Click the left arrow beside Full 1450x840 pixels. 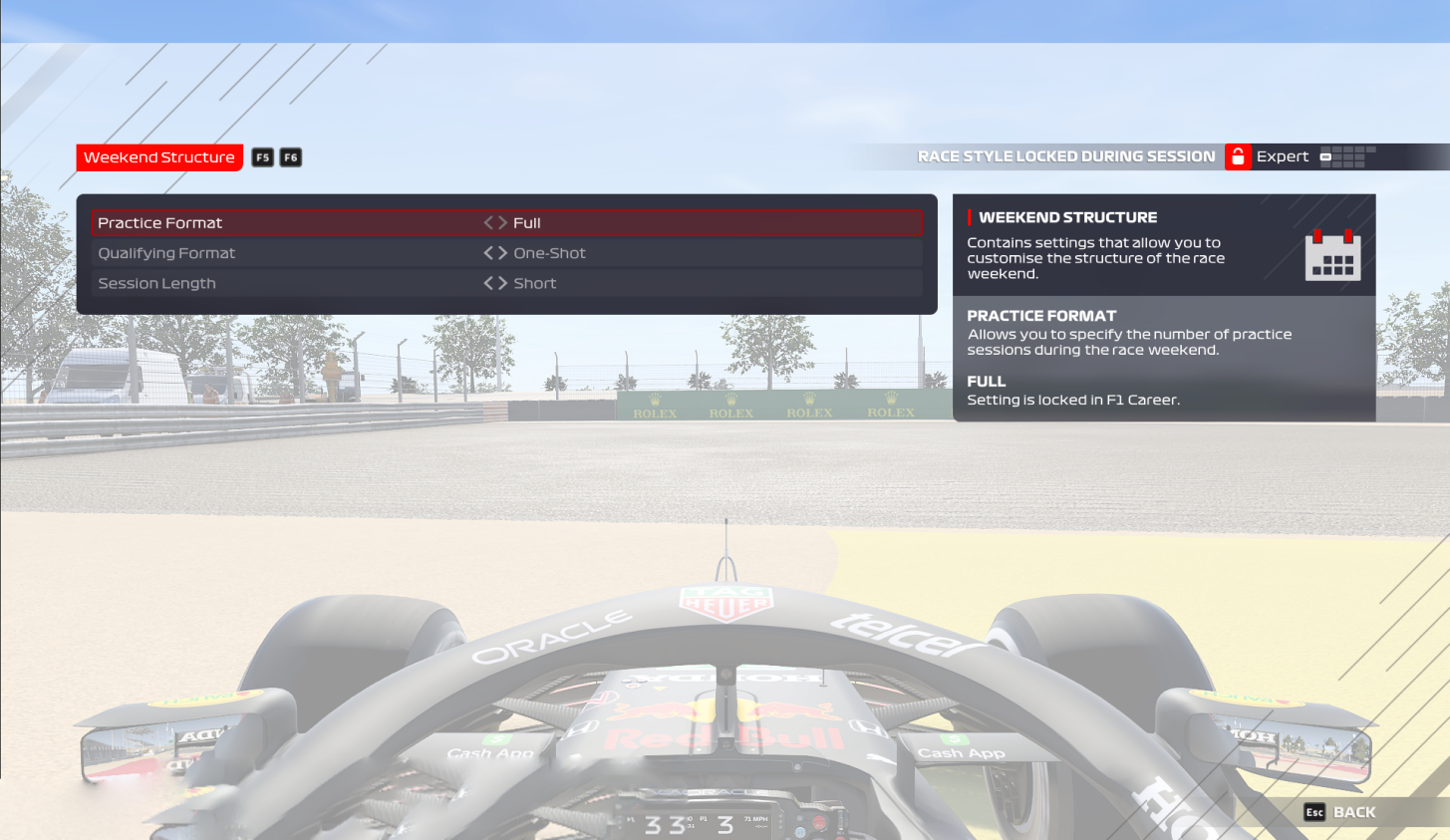(486, 222)
